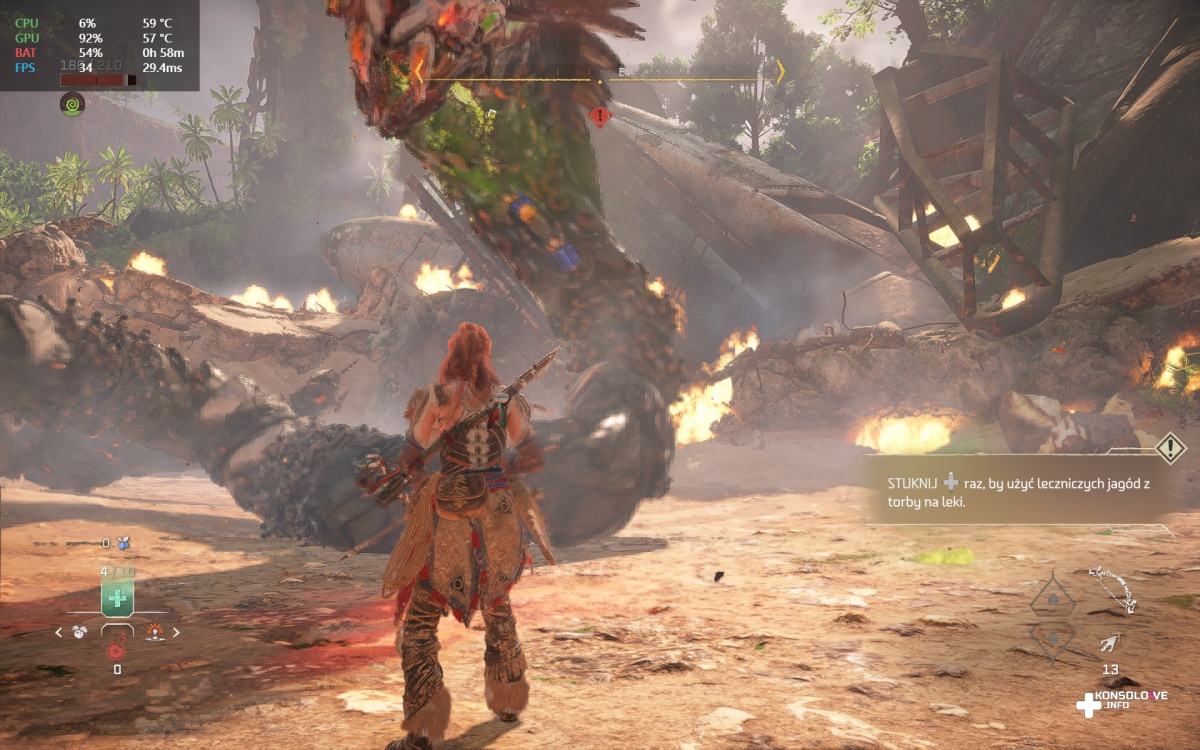The width and height of the screenshot is (1200, 750).
Task: Switch to the smoke bomb tool
Action: [x=80, y=631]
